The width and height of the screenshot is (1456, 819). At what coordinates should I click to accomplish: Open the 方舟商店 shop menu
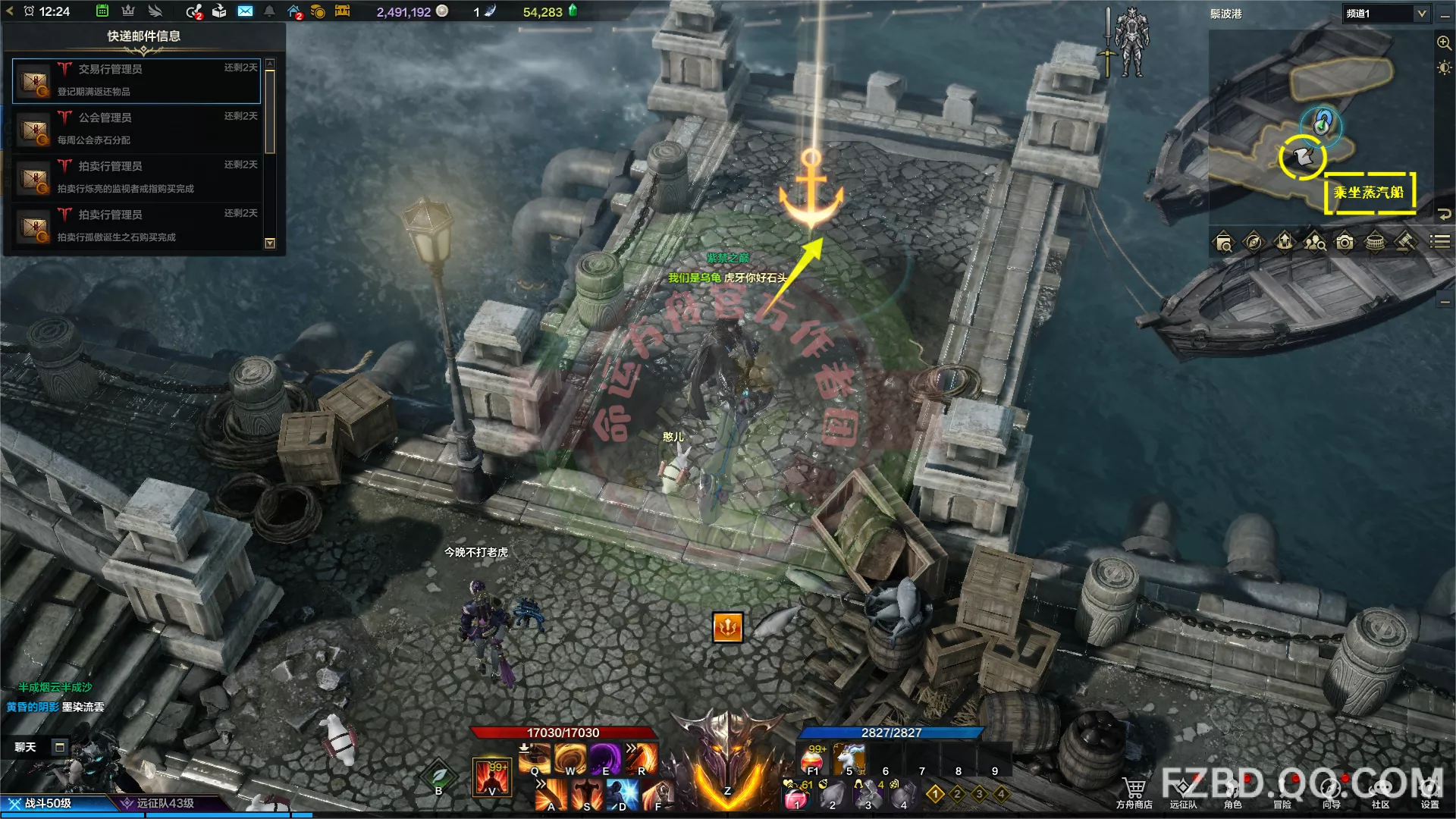pyautogui.click(x=1134, y=792)
